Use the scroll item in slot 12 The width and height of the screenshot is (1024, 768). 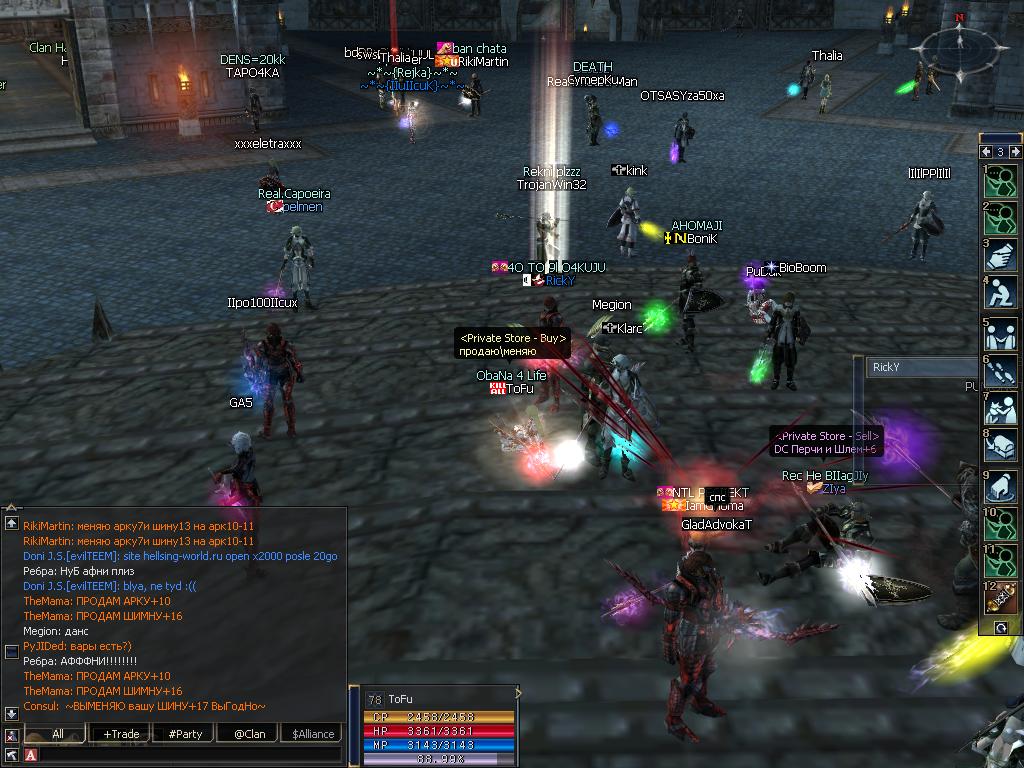click(1002, 598)
